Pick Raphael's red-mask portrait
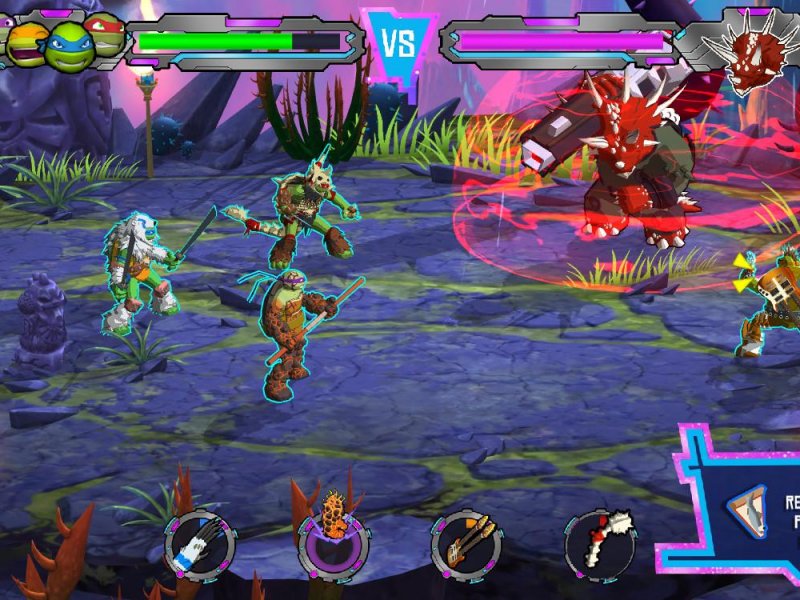Viewport: 800px width, 600px height. pos(107,33)
